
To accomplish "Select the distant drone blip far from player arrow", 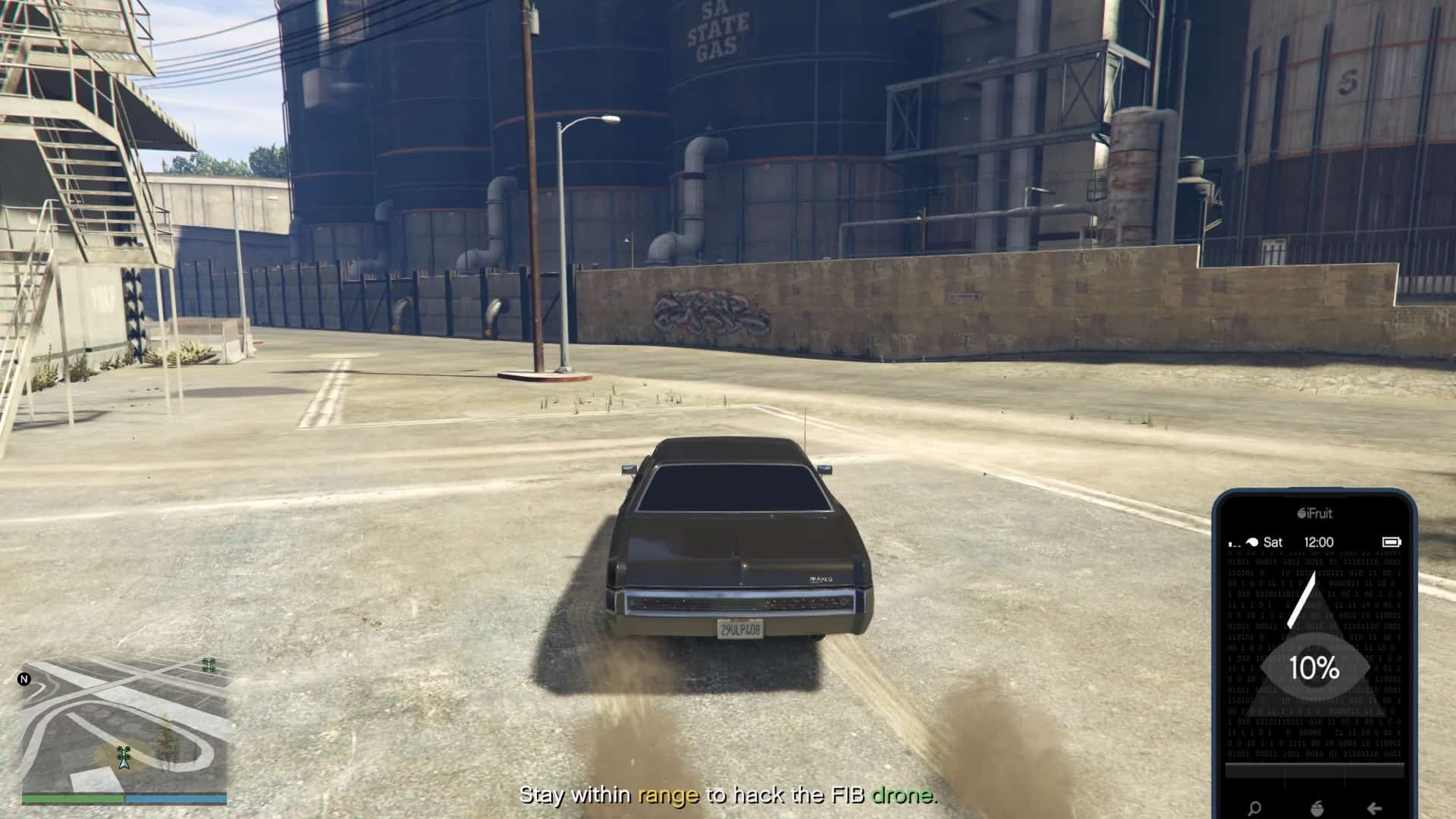I will pos(209,666).
